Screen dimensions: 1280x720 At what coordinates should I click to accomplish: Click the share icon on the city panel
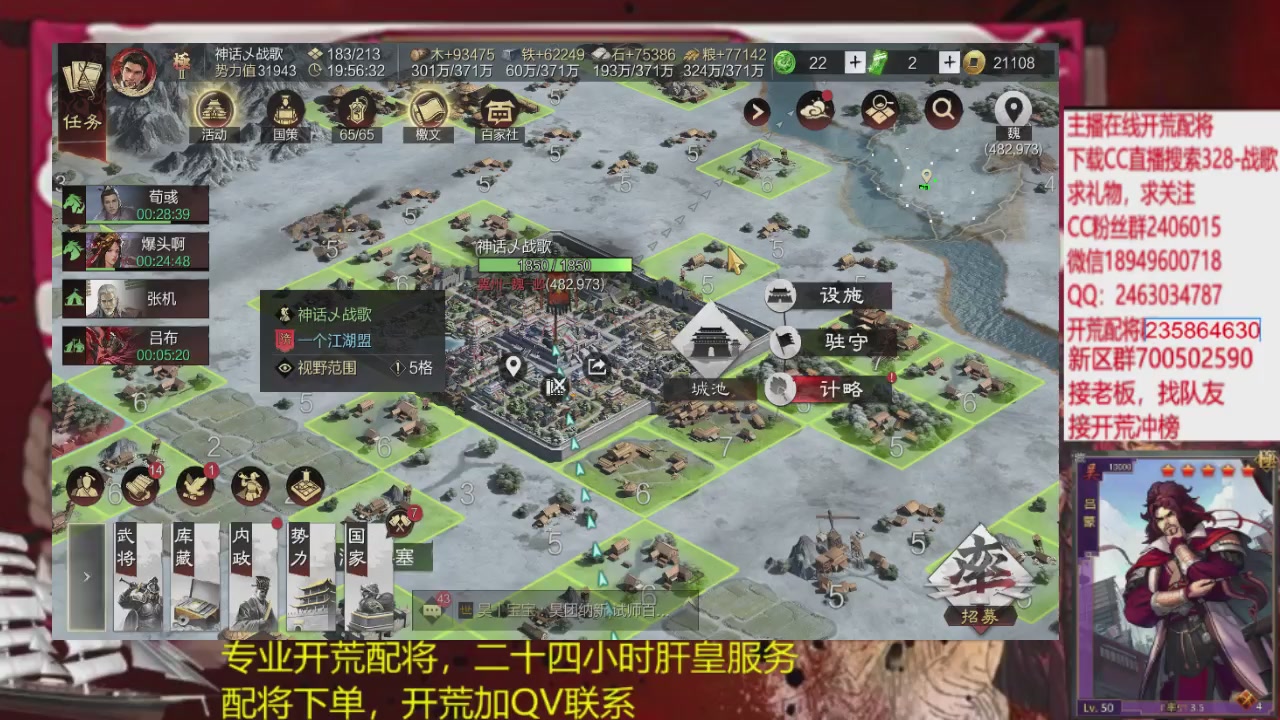(x=595, y=367)
